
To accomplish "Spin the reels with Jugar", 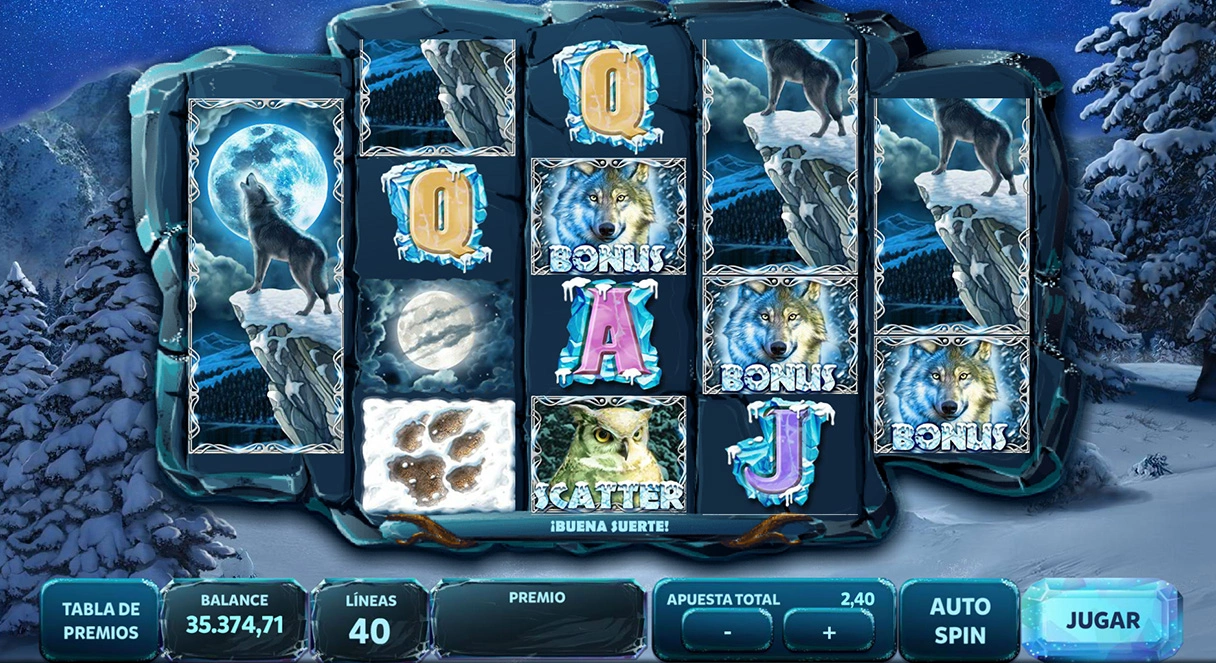I will 1102,620.
